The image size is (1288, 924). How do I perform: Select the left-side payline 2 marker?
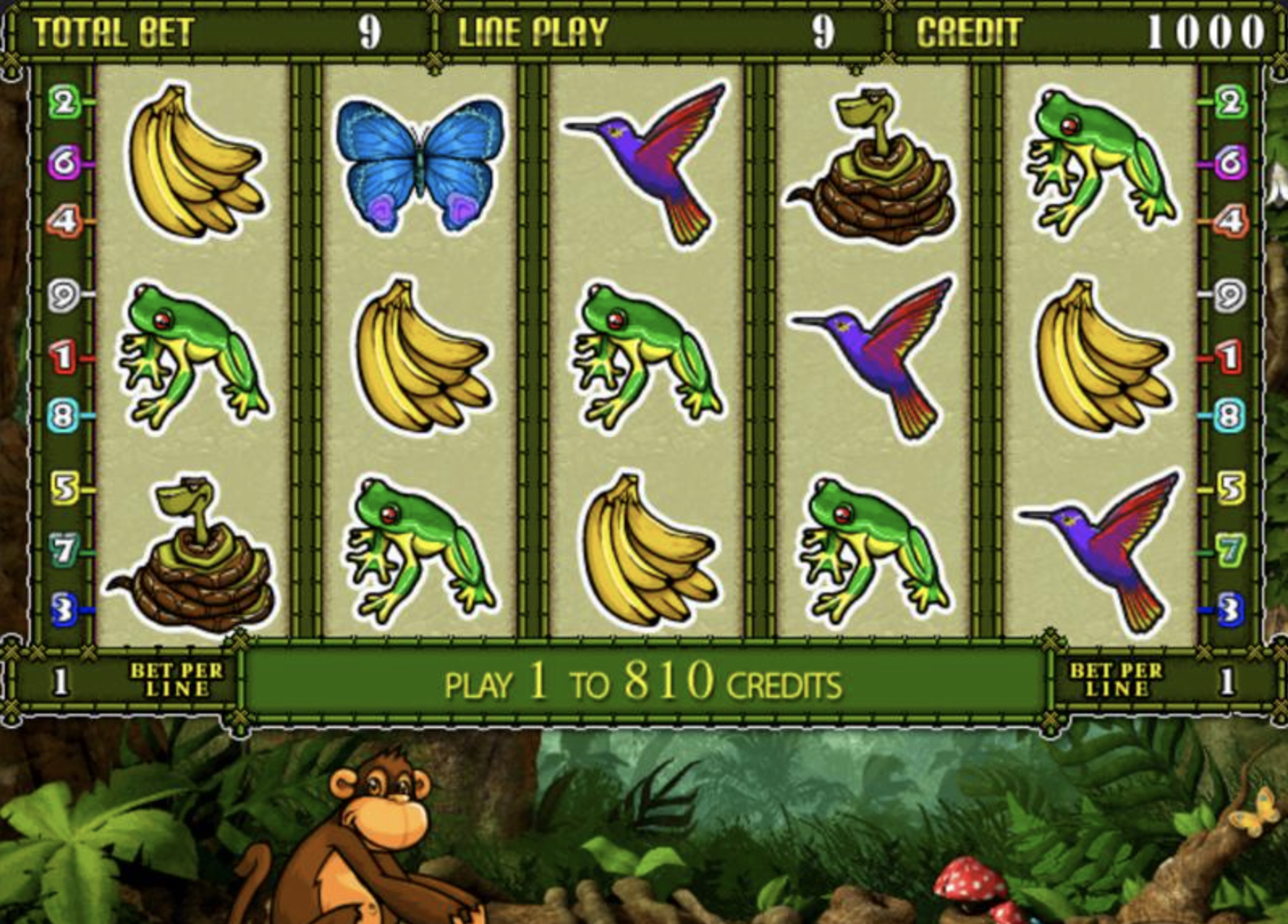pos(63,103)
